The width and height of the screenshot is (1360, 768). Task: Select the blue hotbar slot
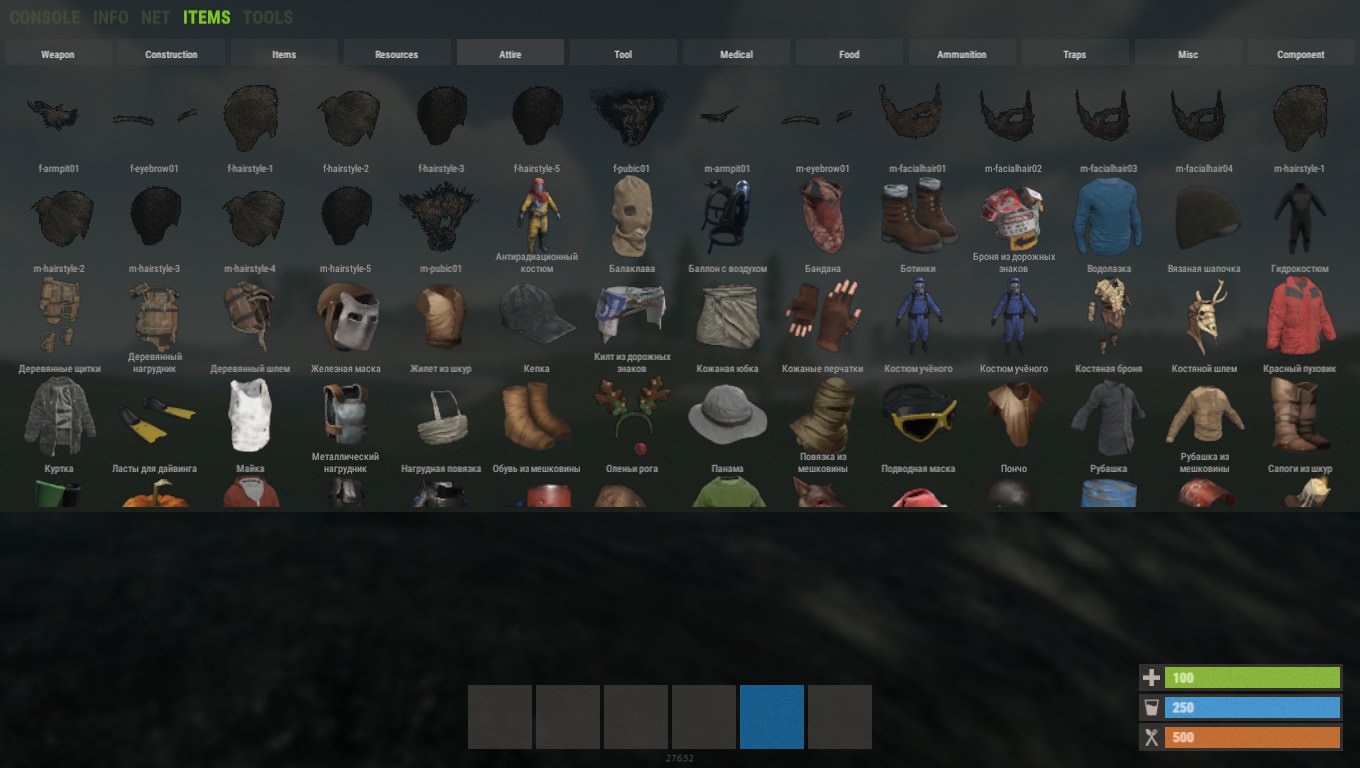pos(771,716)
